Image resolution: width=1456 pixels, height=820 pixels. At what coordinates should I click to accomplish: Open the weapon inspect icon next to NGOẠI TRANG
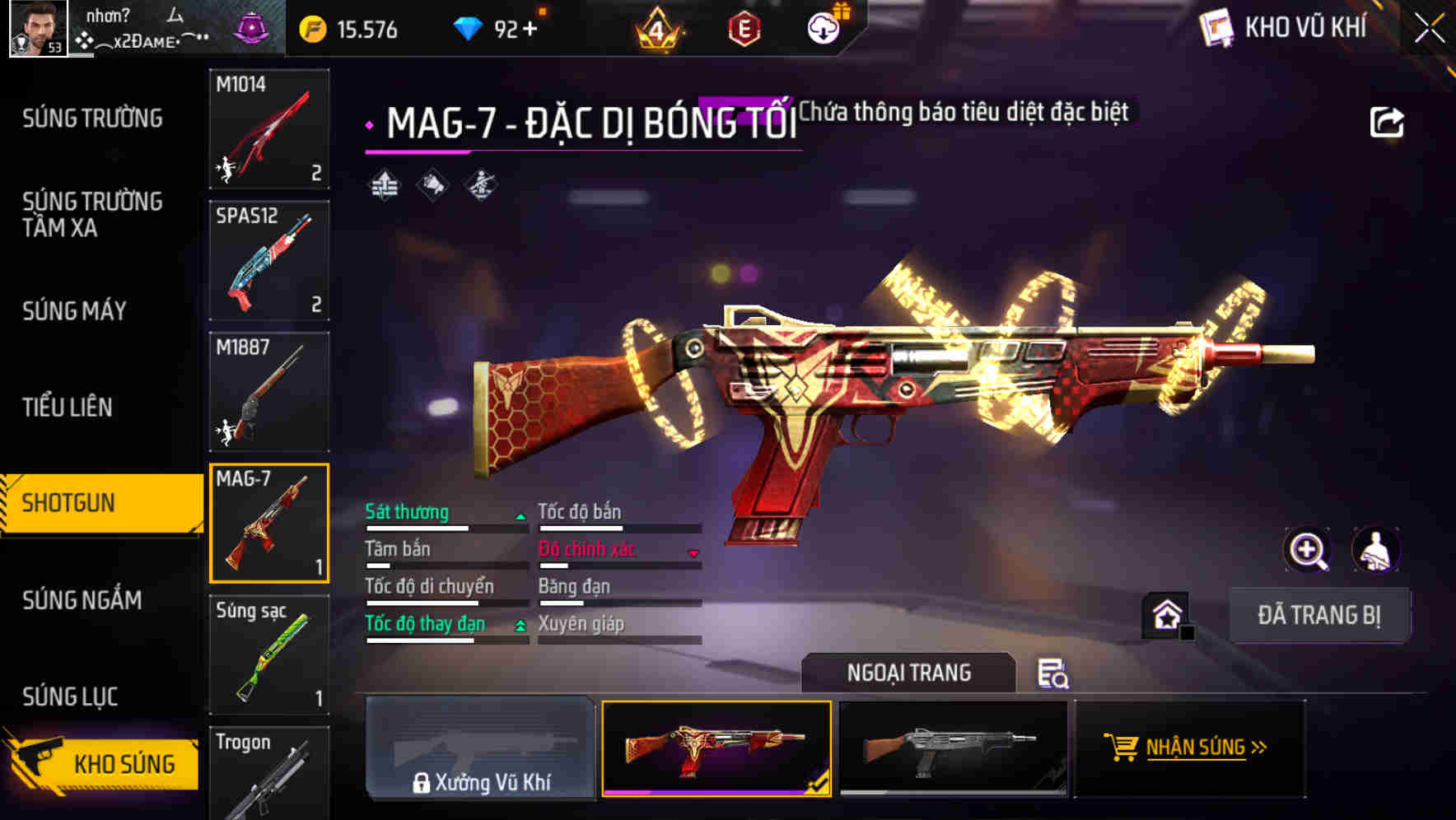click(x=1055, y=675)
